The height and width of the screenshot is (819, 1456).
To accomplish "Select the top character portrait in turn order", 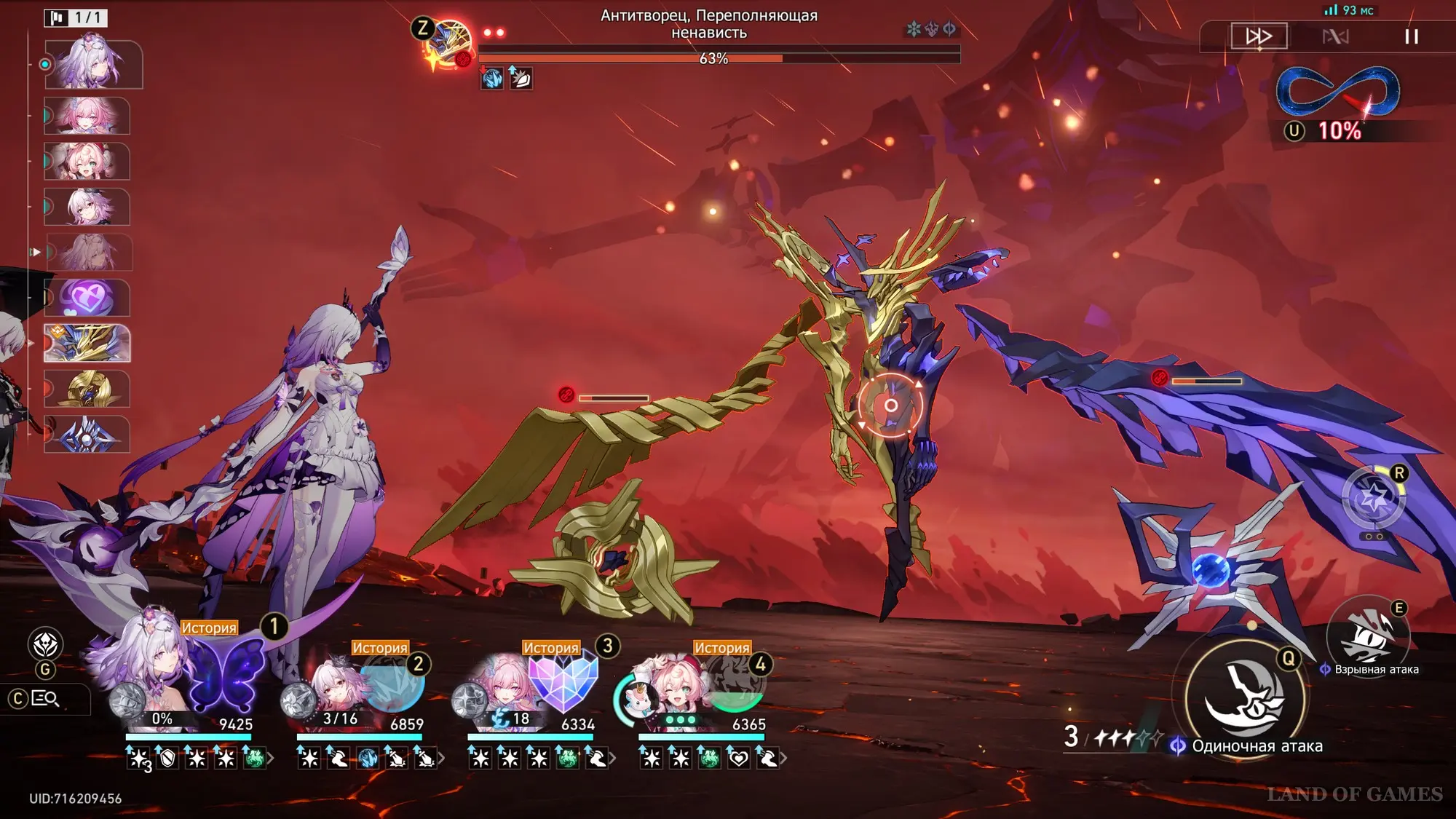I will [93, 65].
